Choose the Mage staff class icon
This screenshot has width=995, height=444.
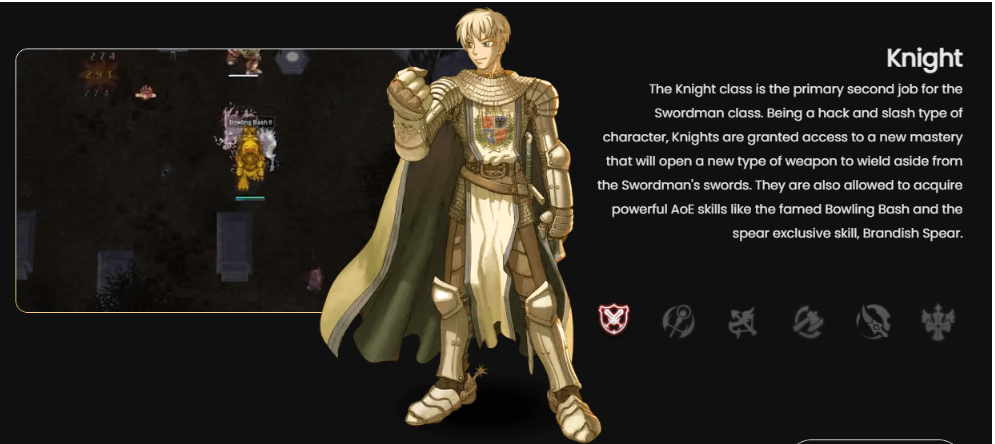[679, 321]
